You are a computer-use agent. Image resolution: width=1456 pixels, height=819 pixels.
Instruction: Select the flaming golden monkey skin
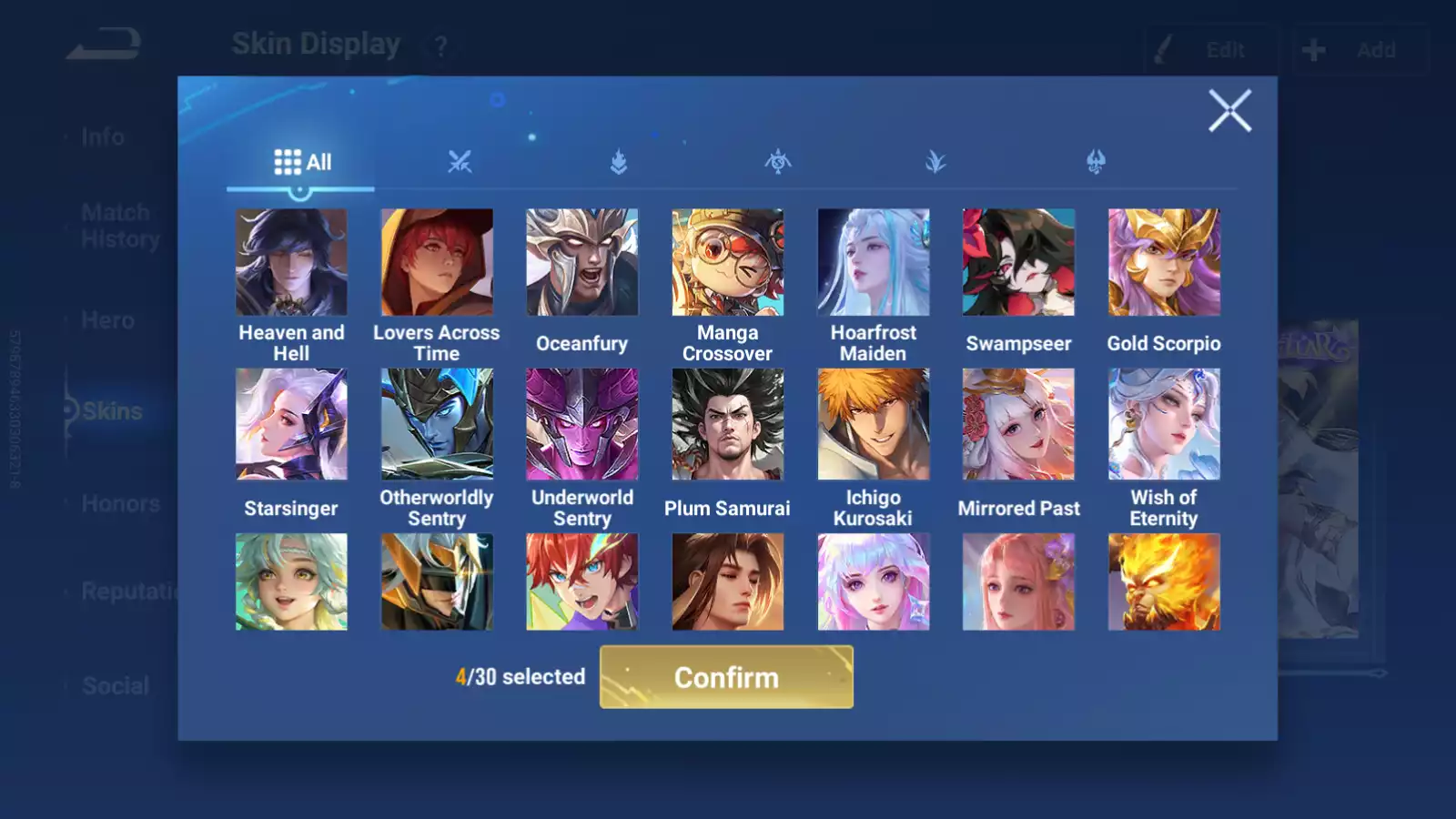[x=1164, y=582]
